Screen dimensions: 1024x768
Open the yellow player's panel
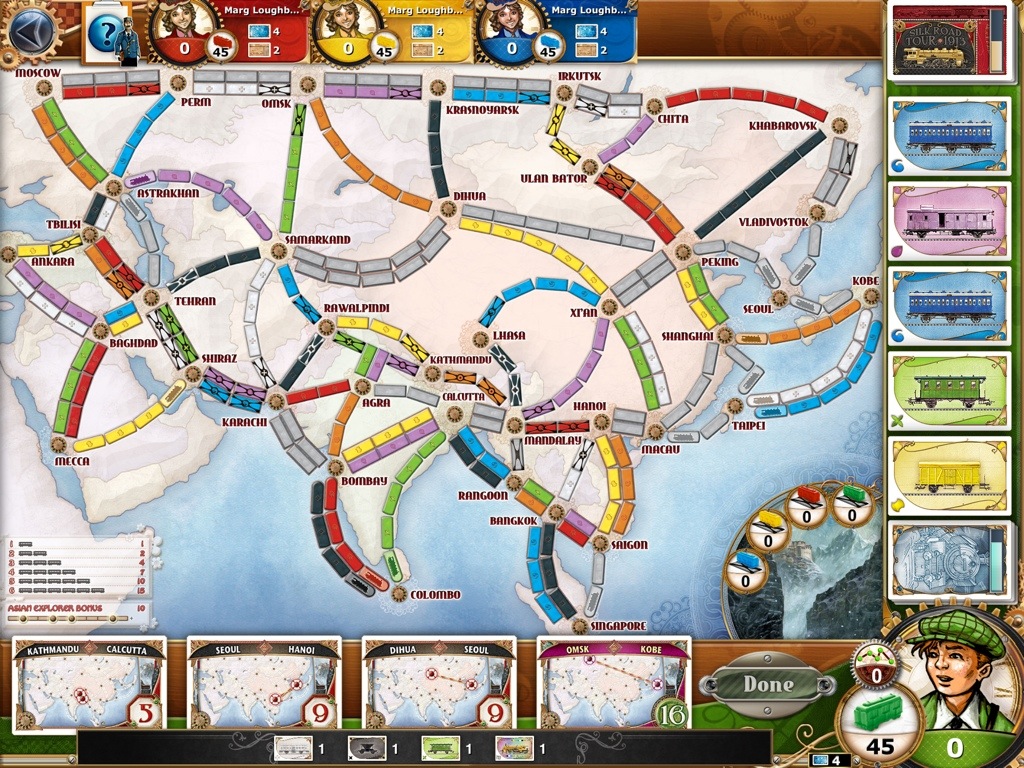click(x=394, y=32)
